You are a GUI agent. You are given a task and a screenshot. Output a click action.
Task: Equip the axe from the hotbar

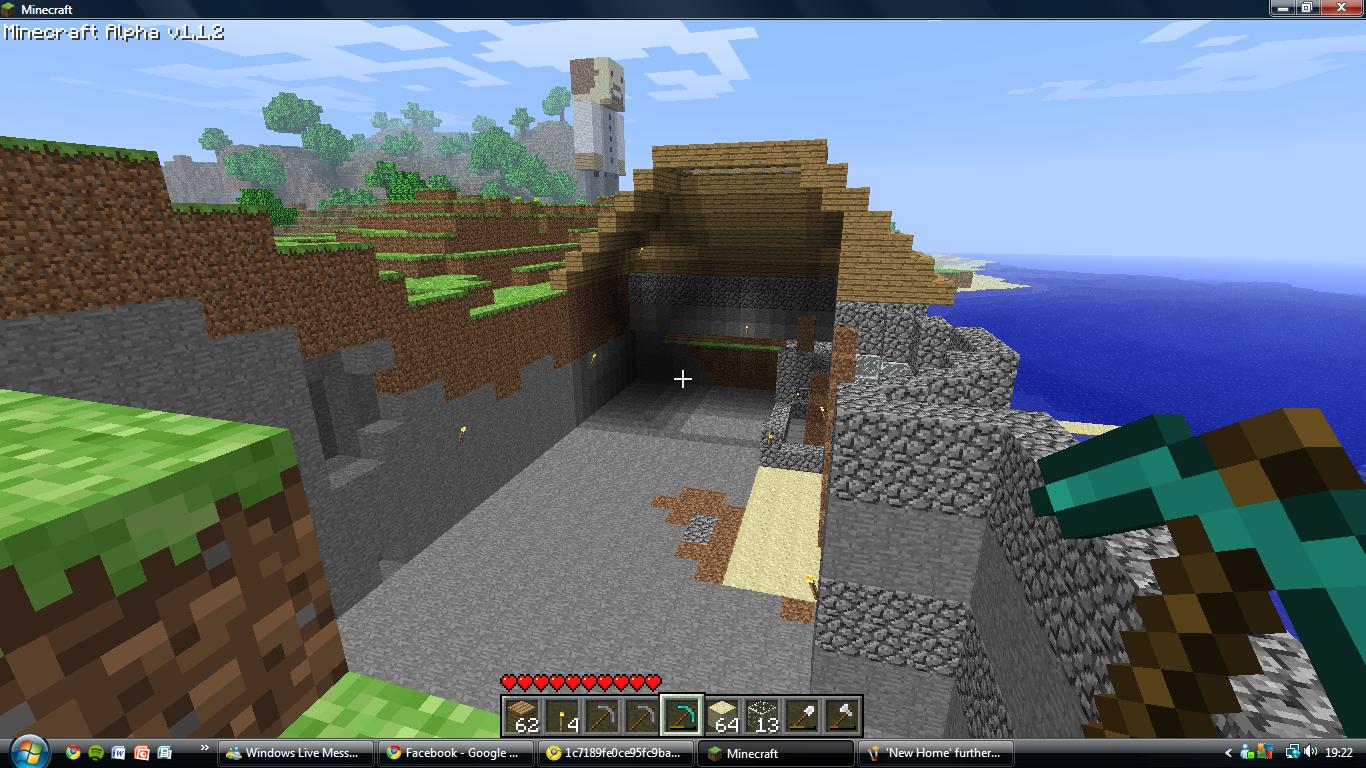click(842, 715)
